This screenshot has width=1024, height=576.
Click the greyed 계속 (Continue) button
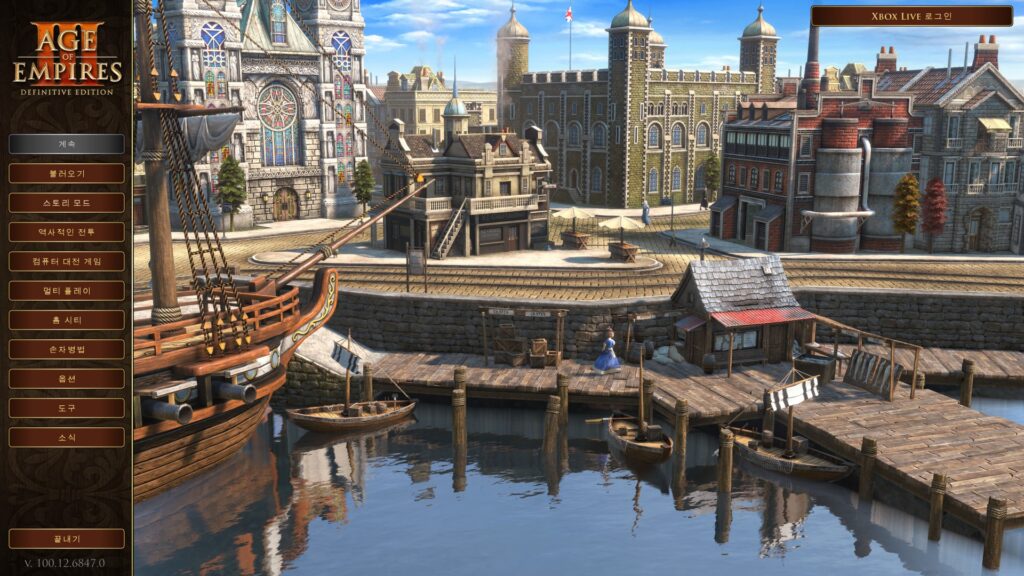67,144
